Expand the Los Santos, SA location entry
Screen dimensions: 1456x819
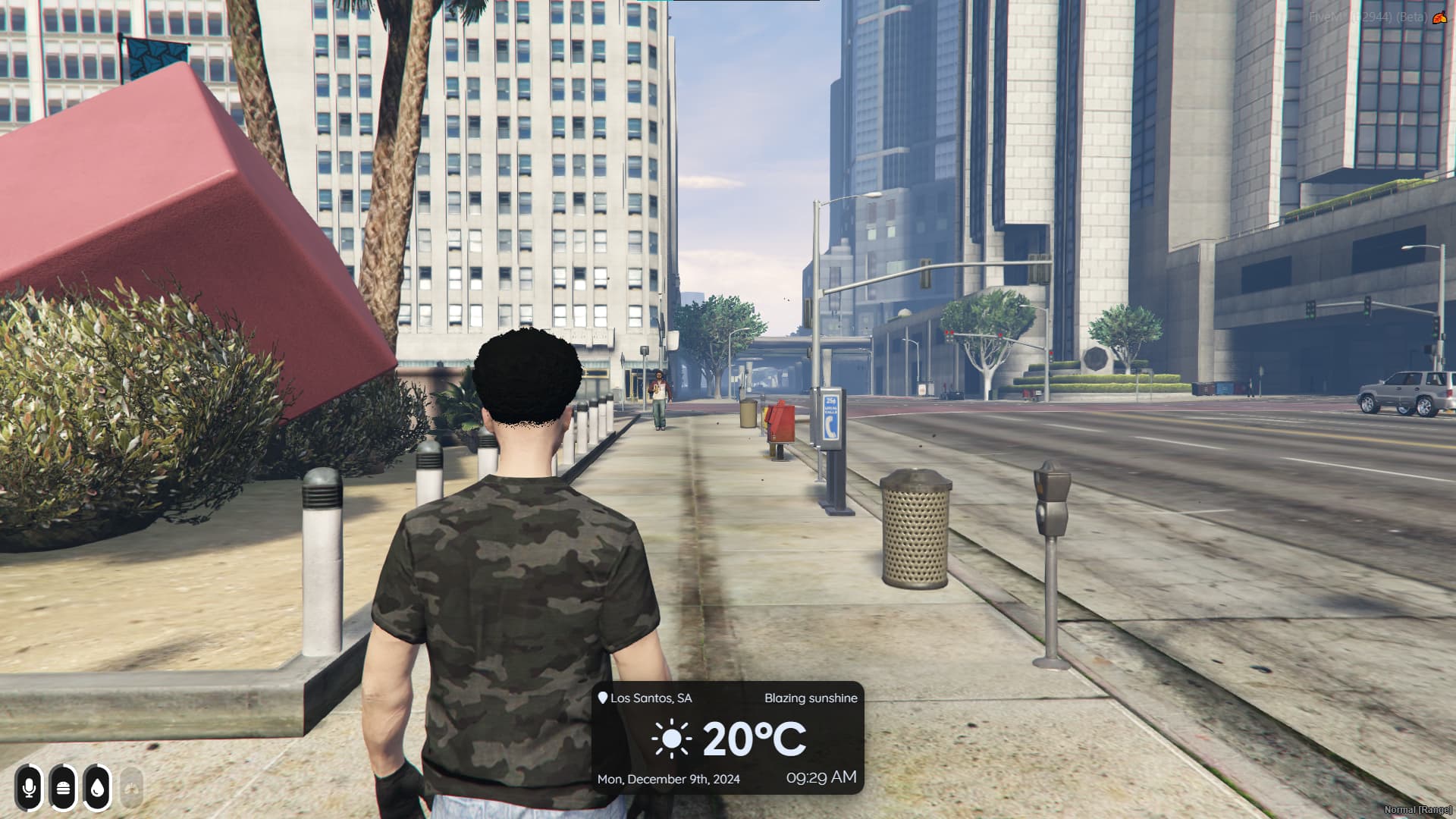click(652, 698)
